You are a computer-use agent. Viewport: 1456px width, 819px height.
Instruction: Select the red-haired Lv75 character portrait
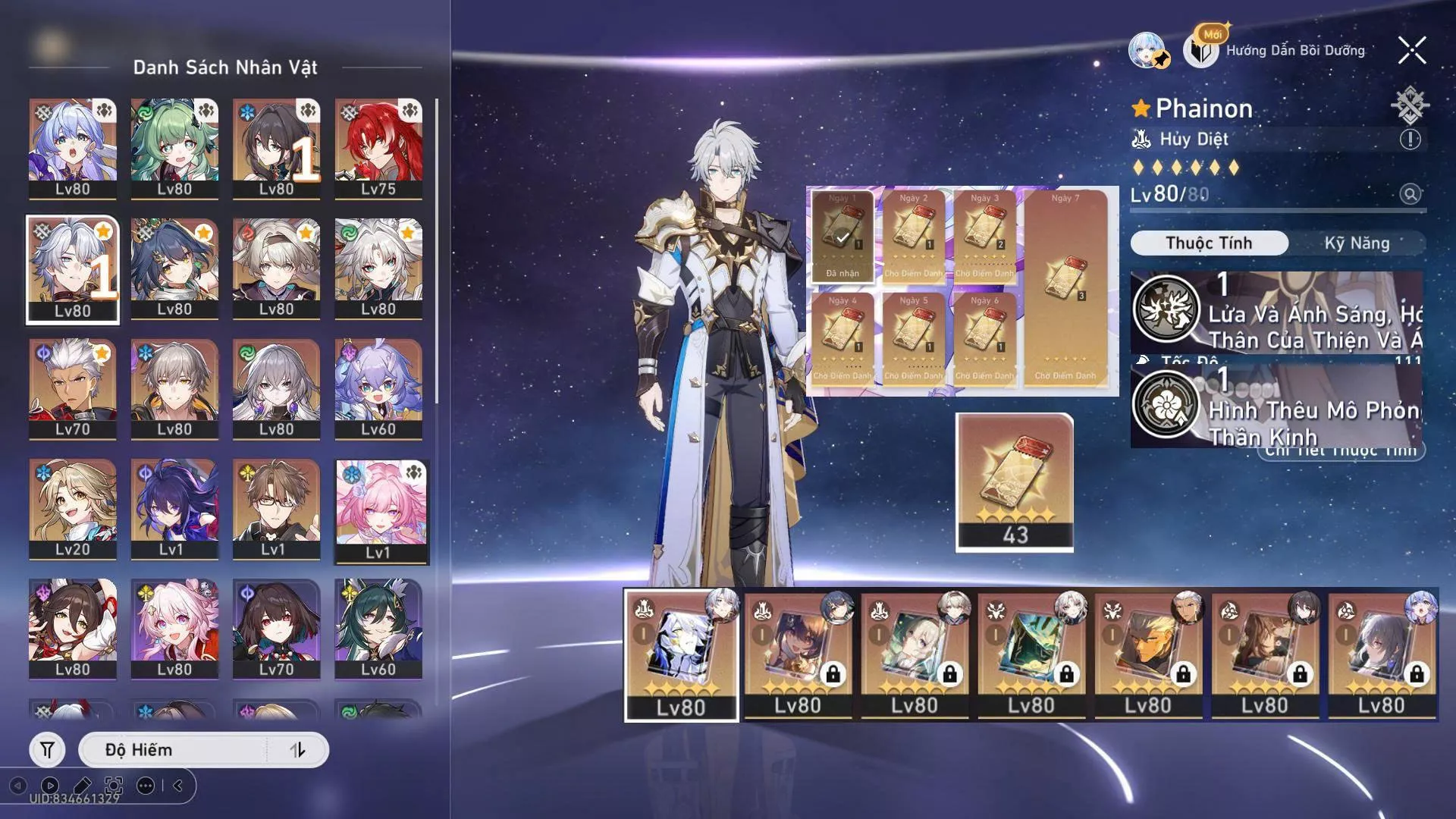(378, 149)
